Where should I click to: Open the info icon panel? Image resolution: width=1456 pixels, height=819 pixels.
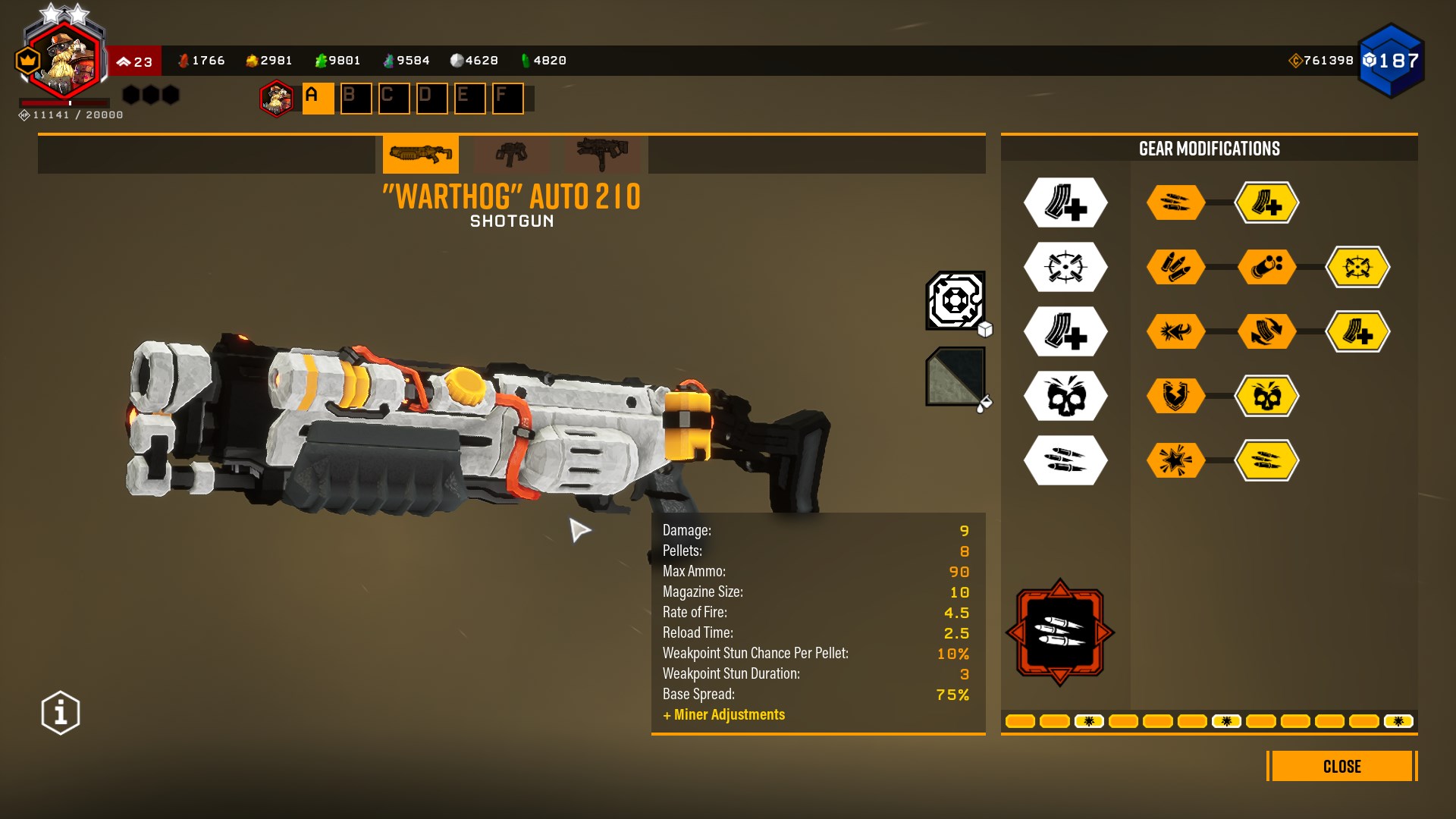(61, 713)
